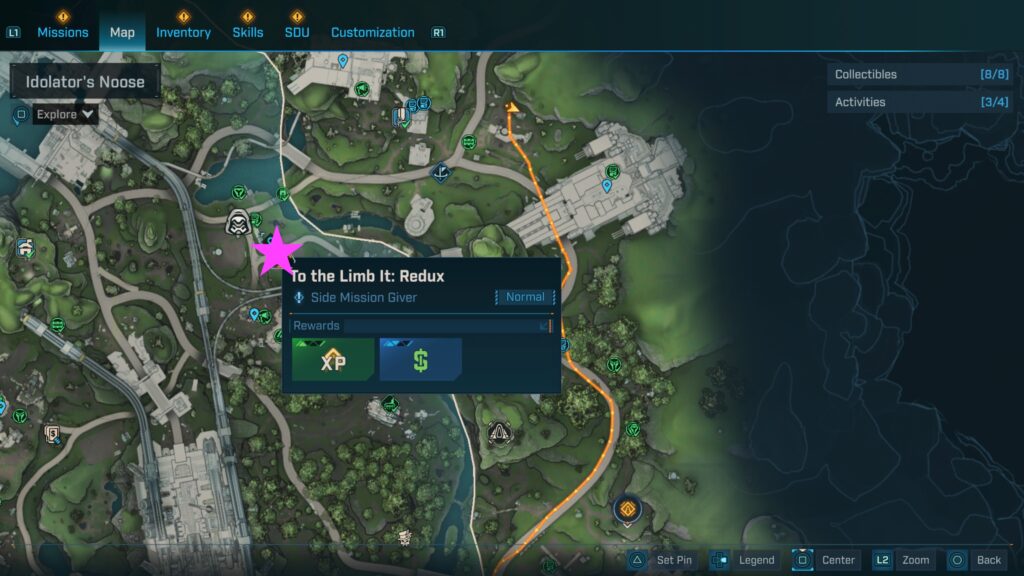Select the cash reward tile
Screen dimensions: 1024x576
(x=420, y=360)
